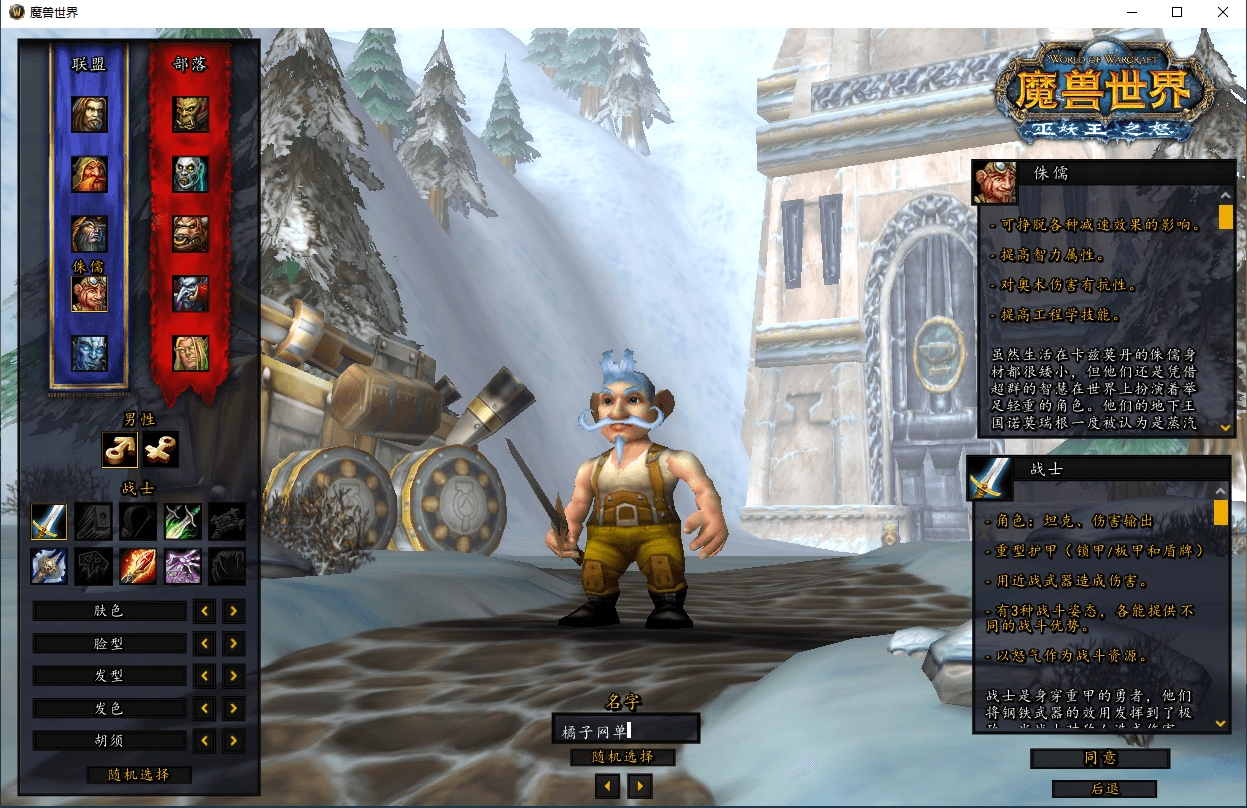The width and height of the screenshot is (1247, 808).
Task: Click next arrow for 肤色 skin color
Action: click(x=233, y=611)
